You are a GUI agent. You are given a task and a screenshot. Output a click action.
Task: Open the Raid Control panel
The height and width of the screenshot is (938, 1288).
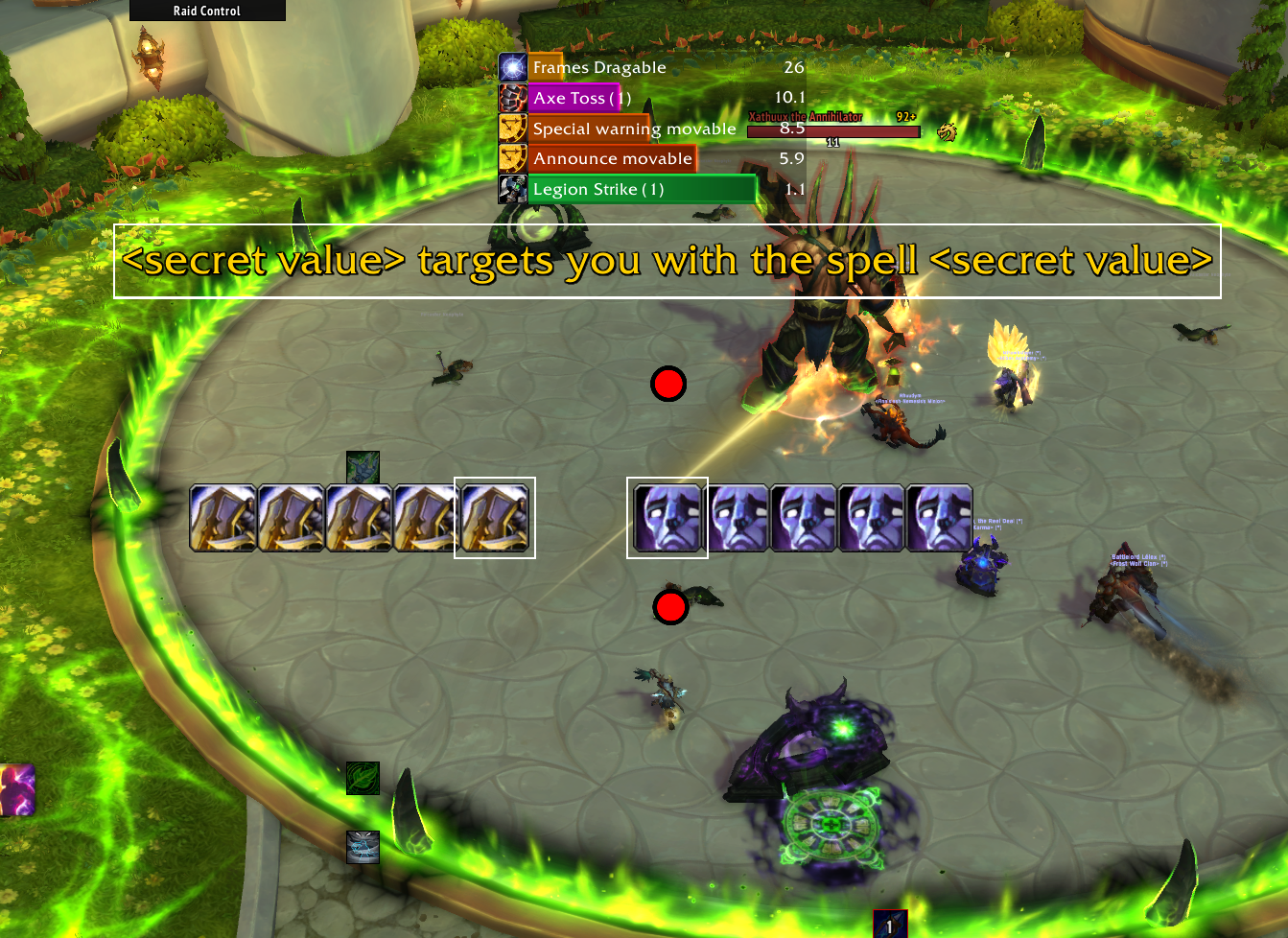coord(207,11)
